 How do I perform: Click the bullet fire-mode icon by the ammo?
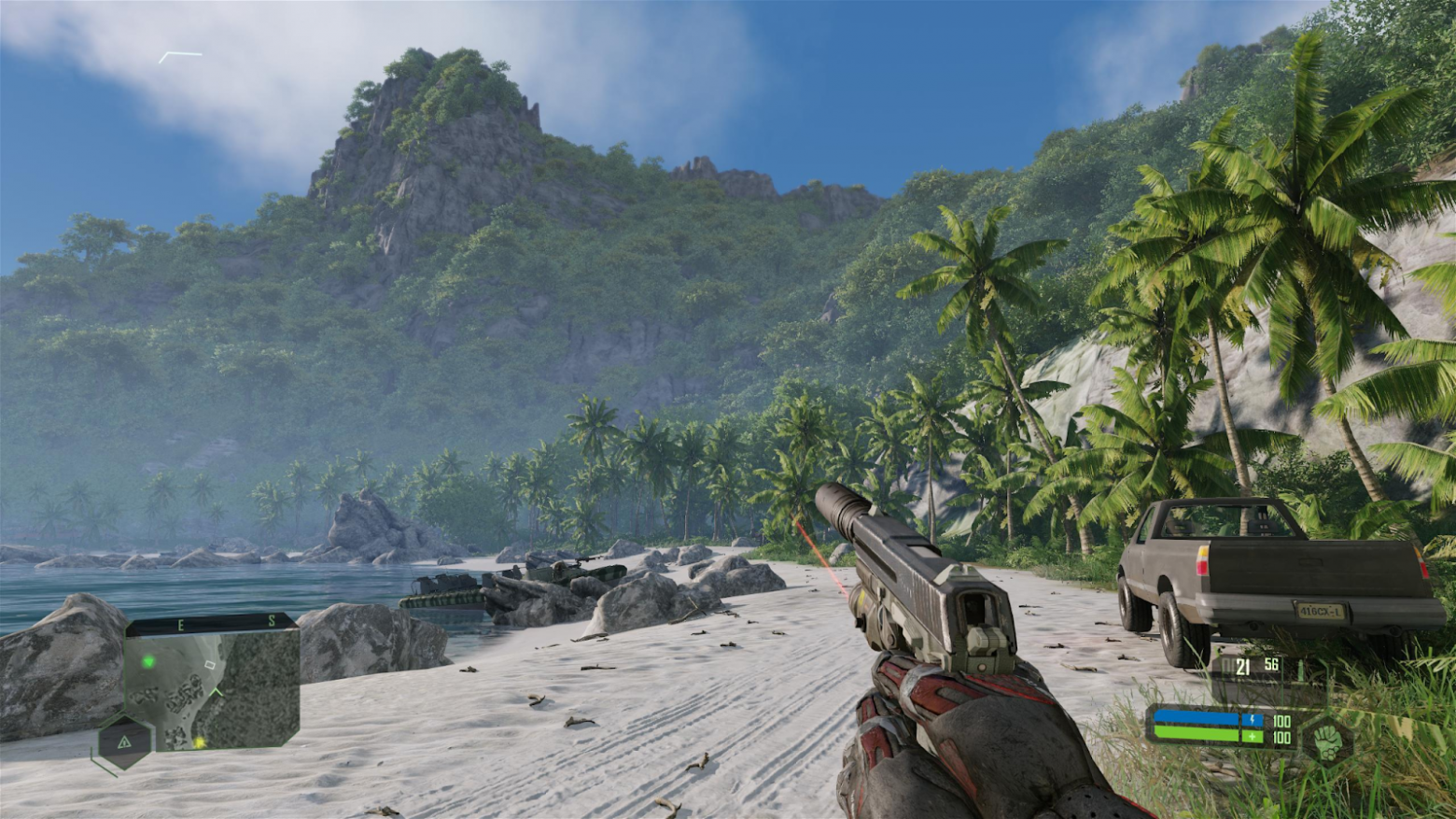point(1298,670)
